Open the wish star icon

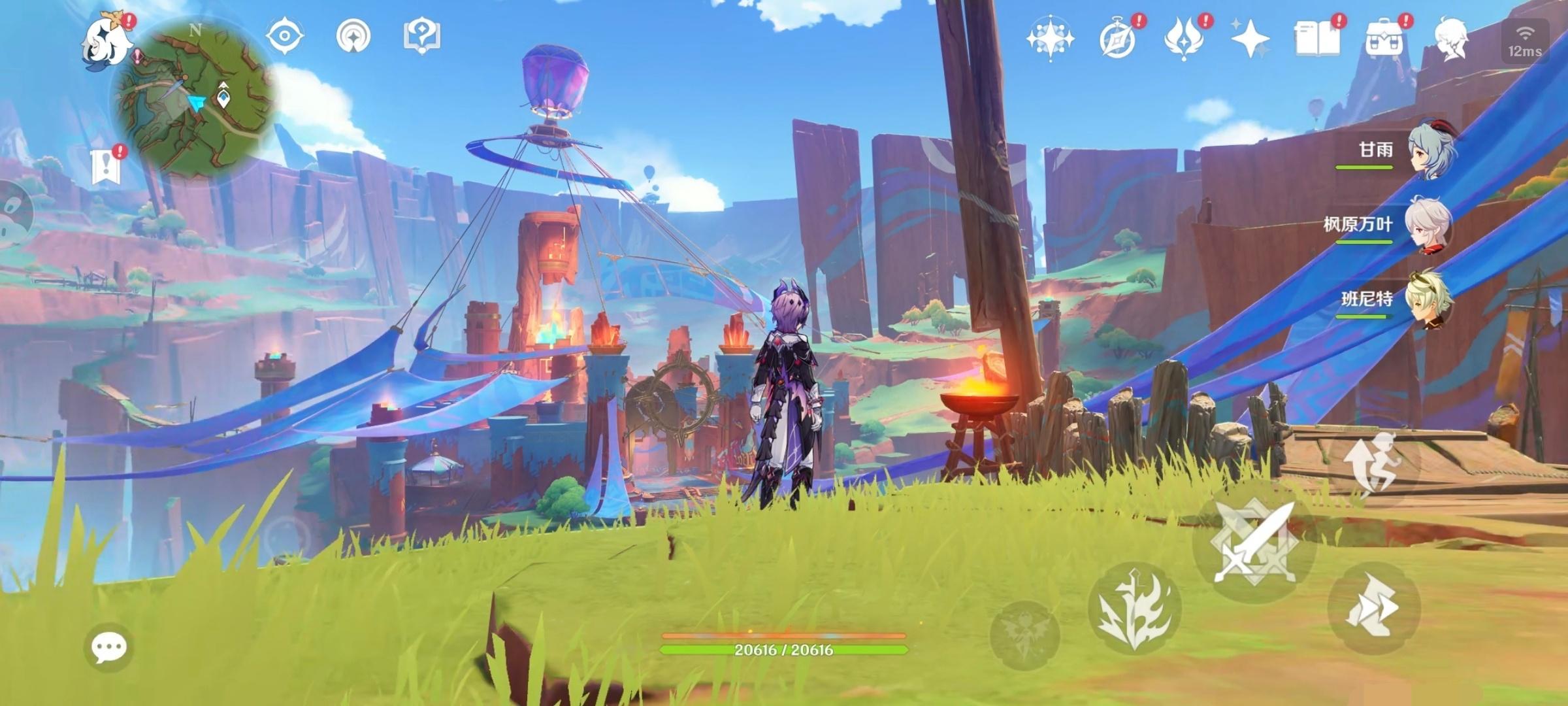(1050, 38)
